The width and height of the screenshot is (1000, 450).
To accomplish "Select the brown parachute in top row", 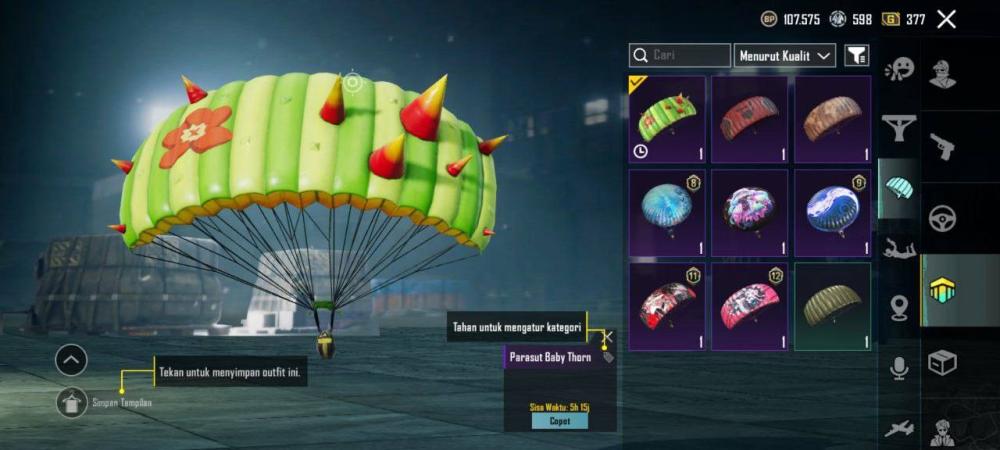I will click(x=832, y=119).
